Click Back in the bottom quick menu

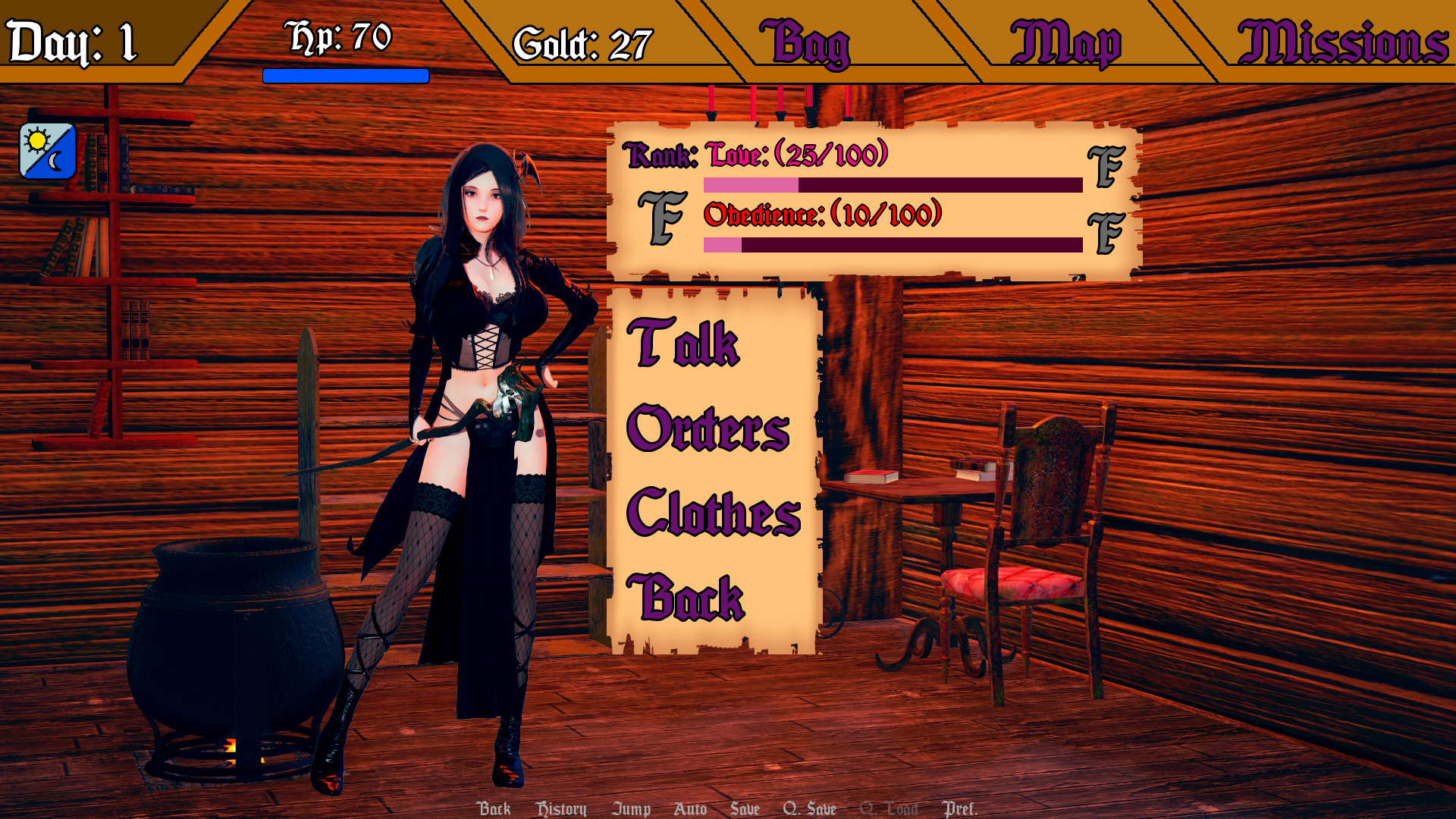click(494, 808)
